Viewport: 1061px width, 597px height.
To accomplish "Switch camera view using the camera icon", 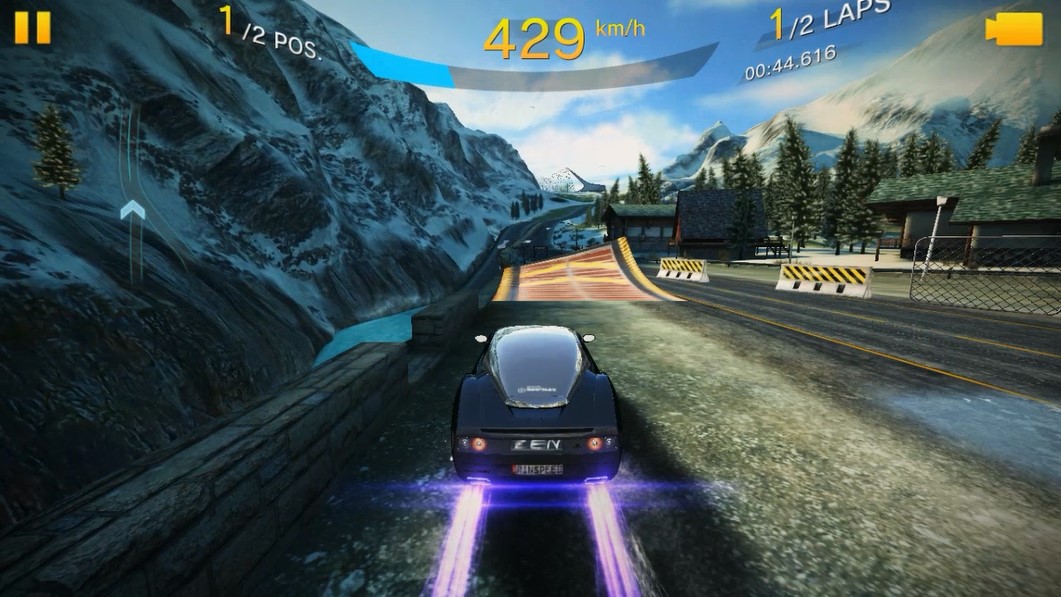I will [1013, 30].
